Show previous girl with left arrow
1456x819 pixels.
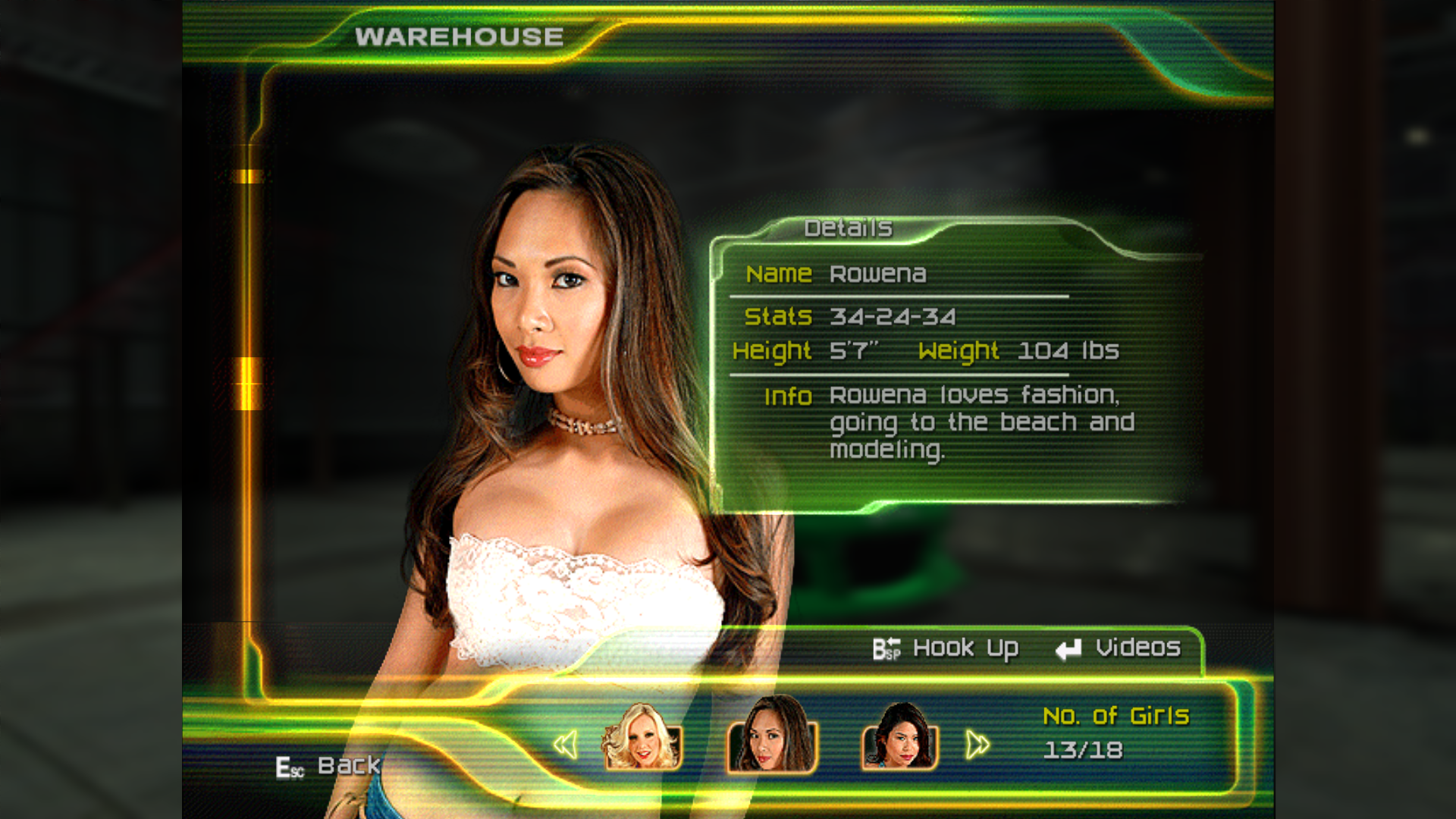[x=566, y=745]
